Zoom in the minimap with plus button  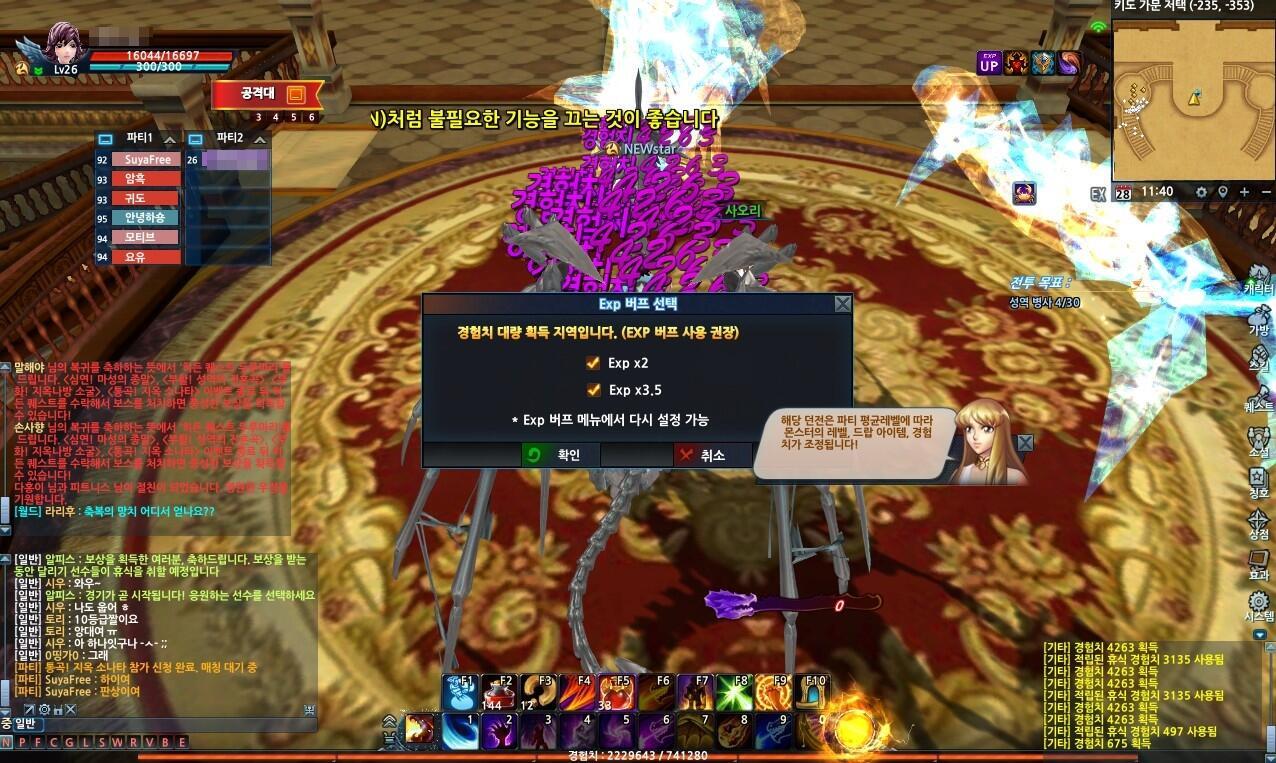pos(1244,192)
